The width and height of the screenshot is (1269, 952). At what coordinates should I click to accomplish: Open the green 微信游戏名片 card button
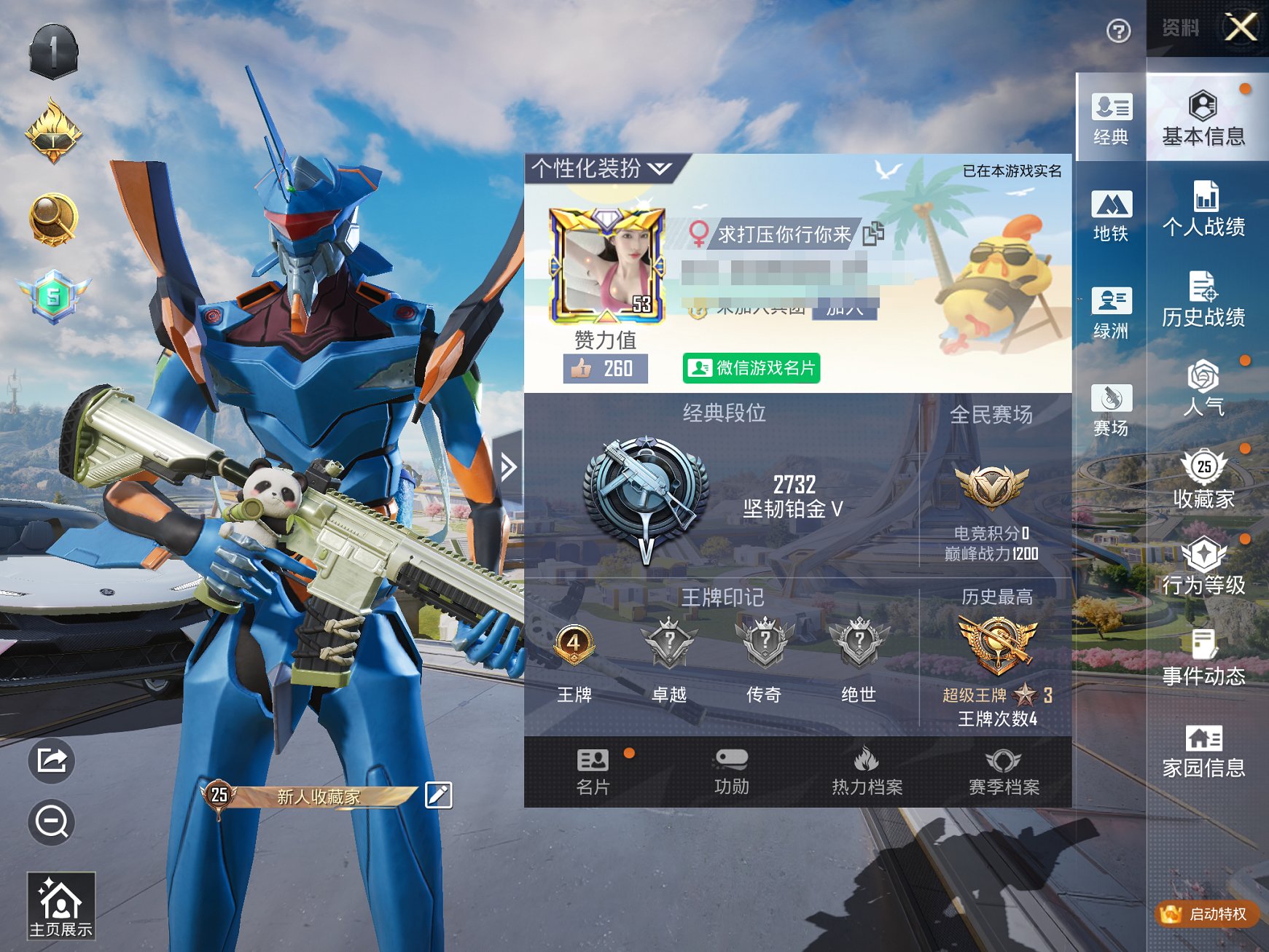pyautogui.click(x=751, y=368)
